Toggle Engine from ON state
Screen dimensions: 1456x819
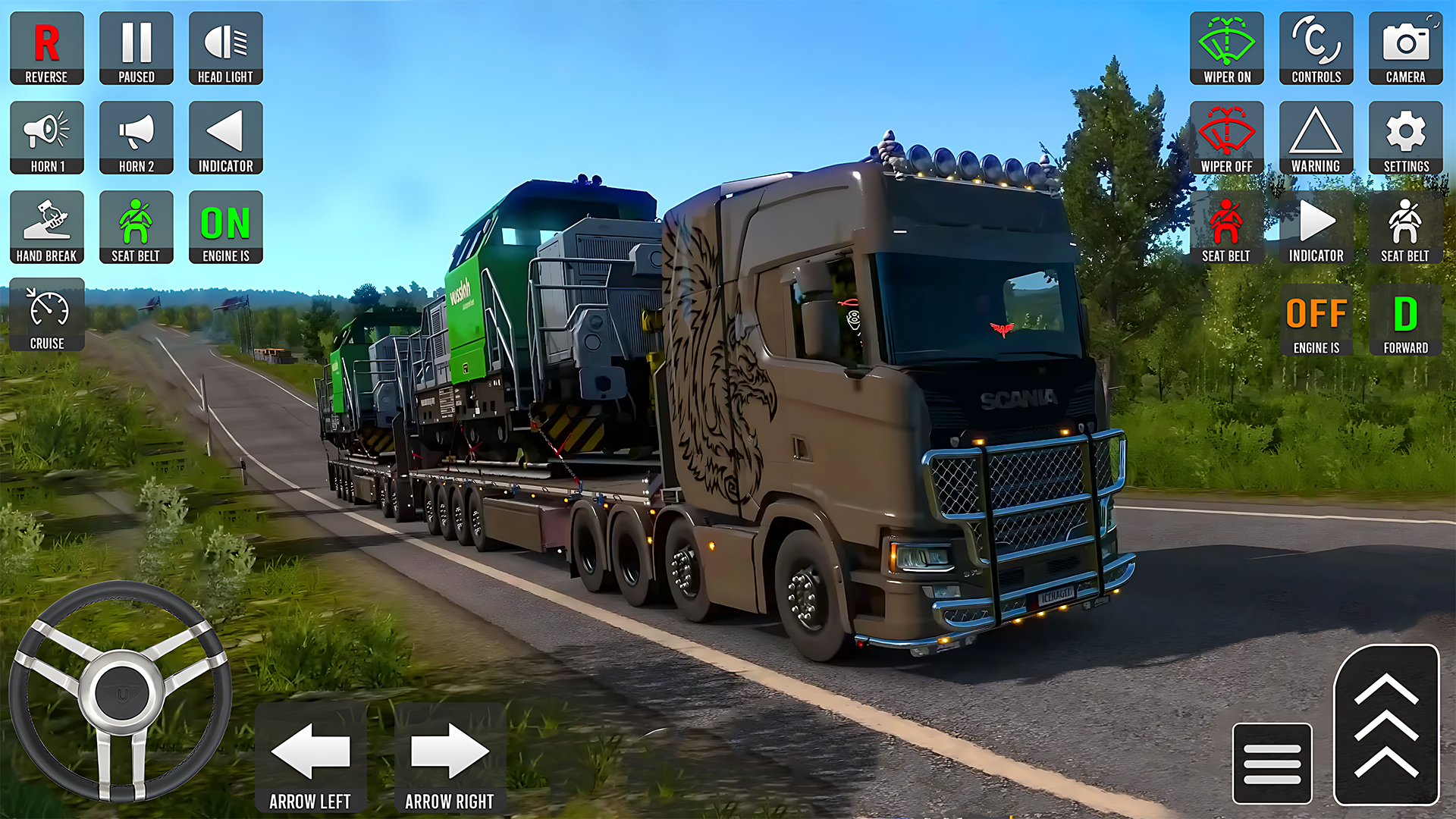pos(225,227)
